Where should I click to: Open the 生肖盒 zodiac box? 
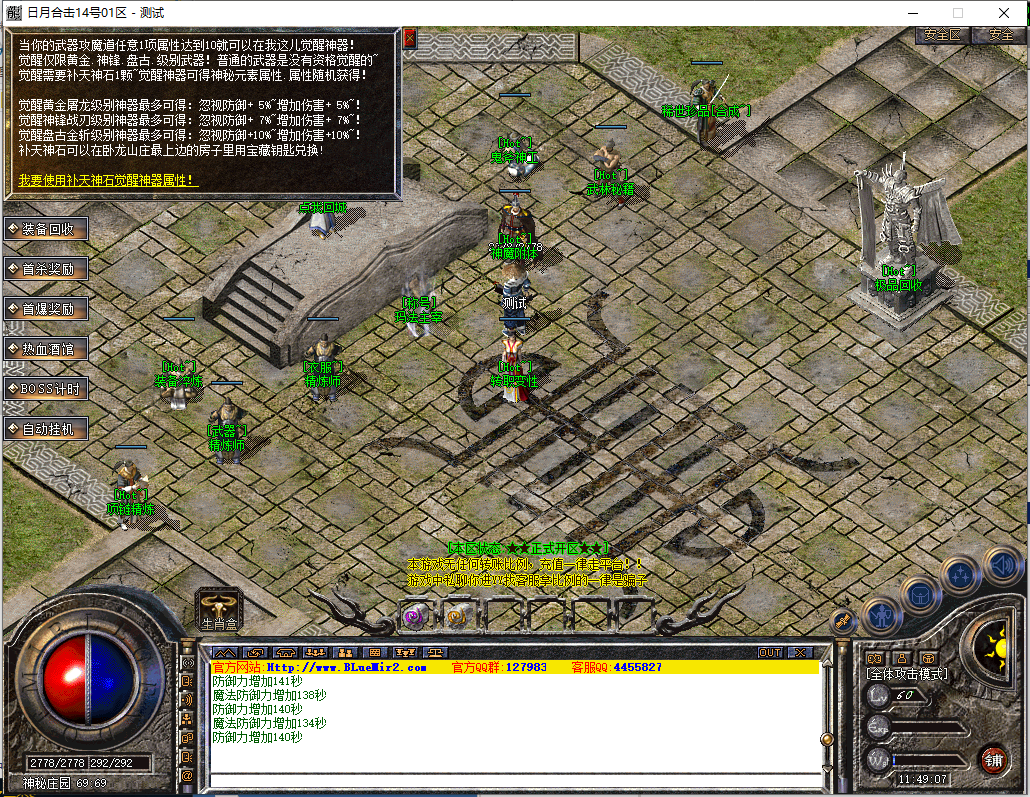[219, 608]
